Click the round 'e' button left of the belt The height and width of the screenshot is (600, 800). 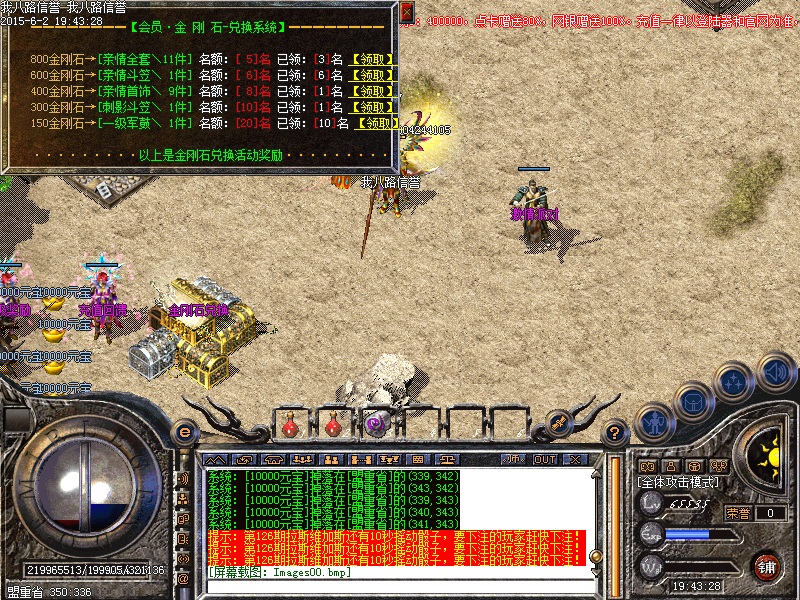click(184, 432)
